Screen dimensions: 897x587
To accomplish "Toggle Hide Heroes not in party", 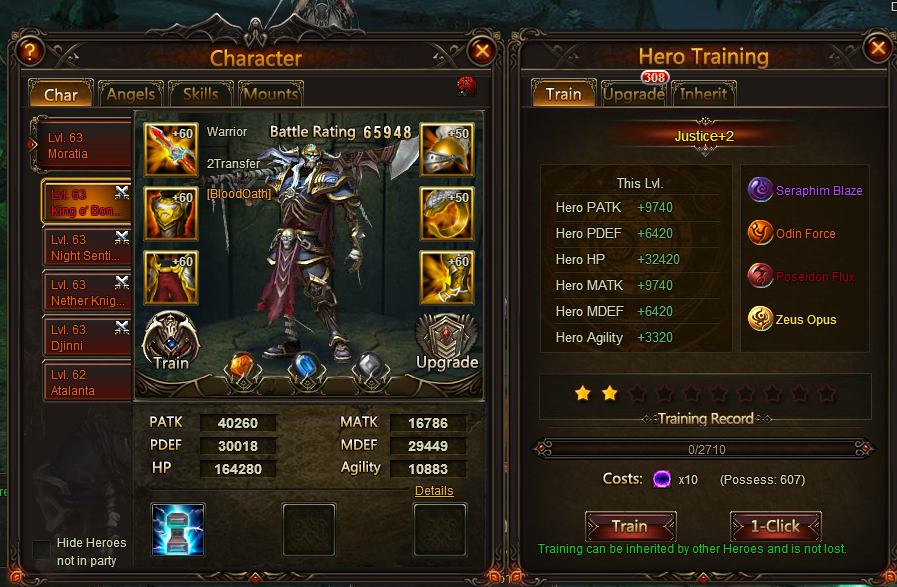I will 42,551.
